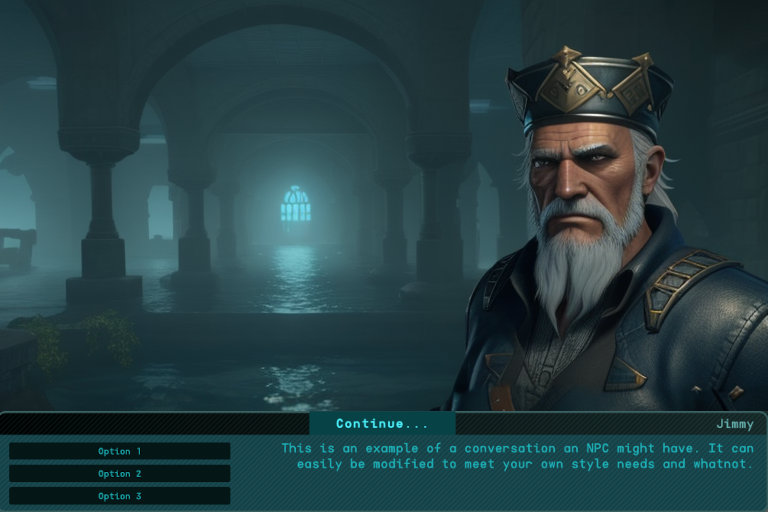
Task: Pick dialogue reply Option 3
Action: pos(120,495)
